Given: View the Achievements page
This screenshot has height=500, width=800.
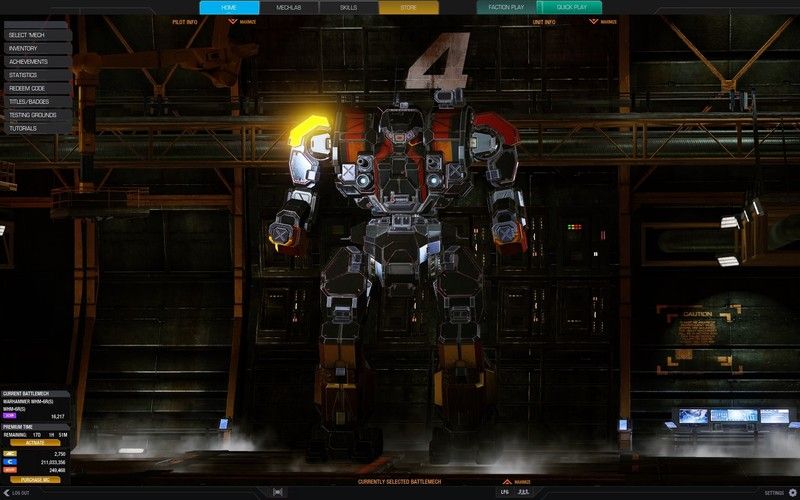Looking at the screenshot, I should pos(36,61).
